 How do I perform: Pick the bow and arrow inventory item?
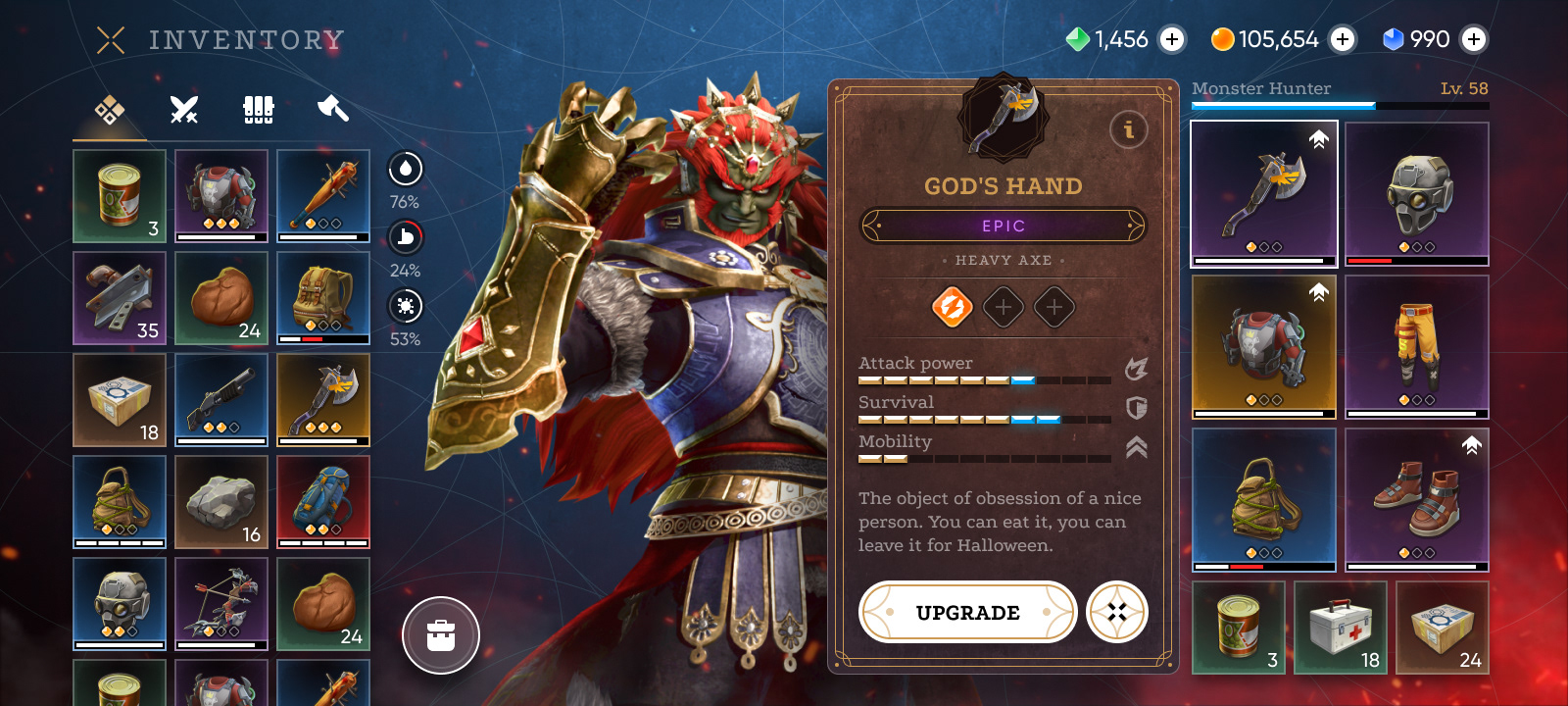221,604
